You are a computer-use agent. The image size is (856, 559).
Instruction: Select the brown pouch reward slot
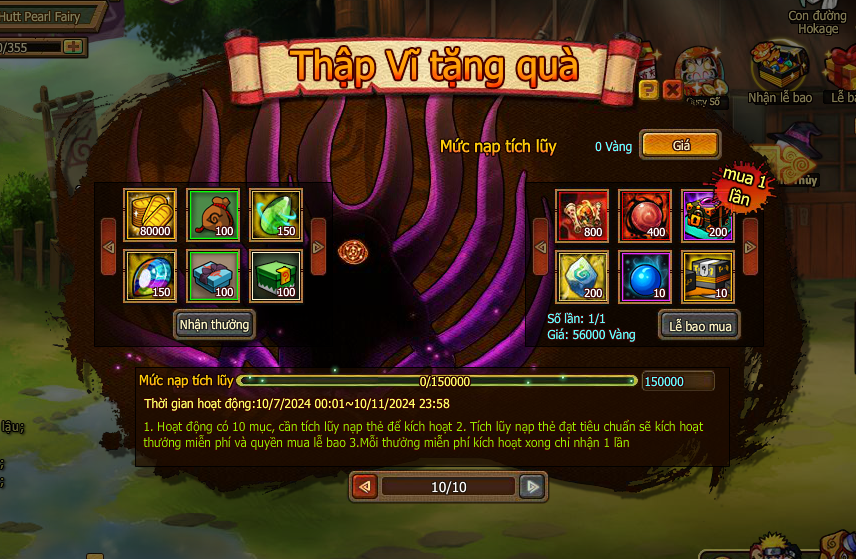213,214
